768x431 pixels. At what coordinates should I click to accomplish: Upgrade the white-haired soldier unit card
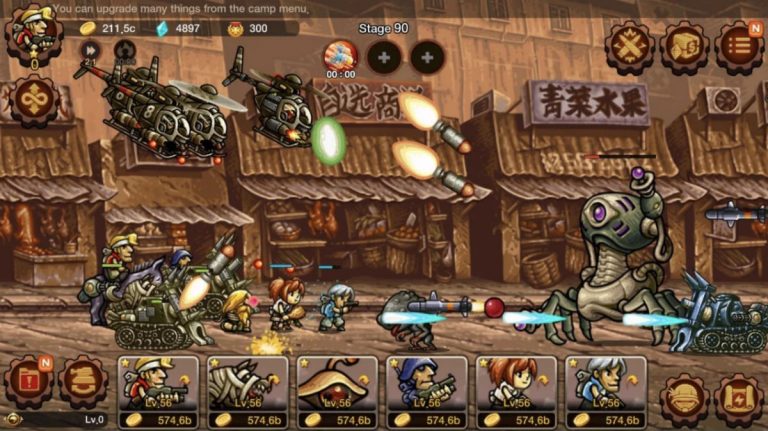coord(605,392)
